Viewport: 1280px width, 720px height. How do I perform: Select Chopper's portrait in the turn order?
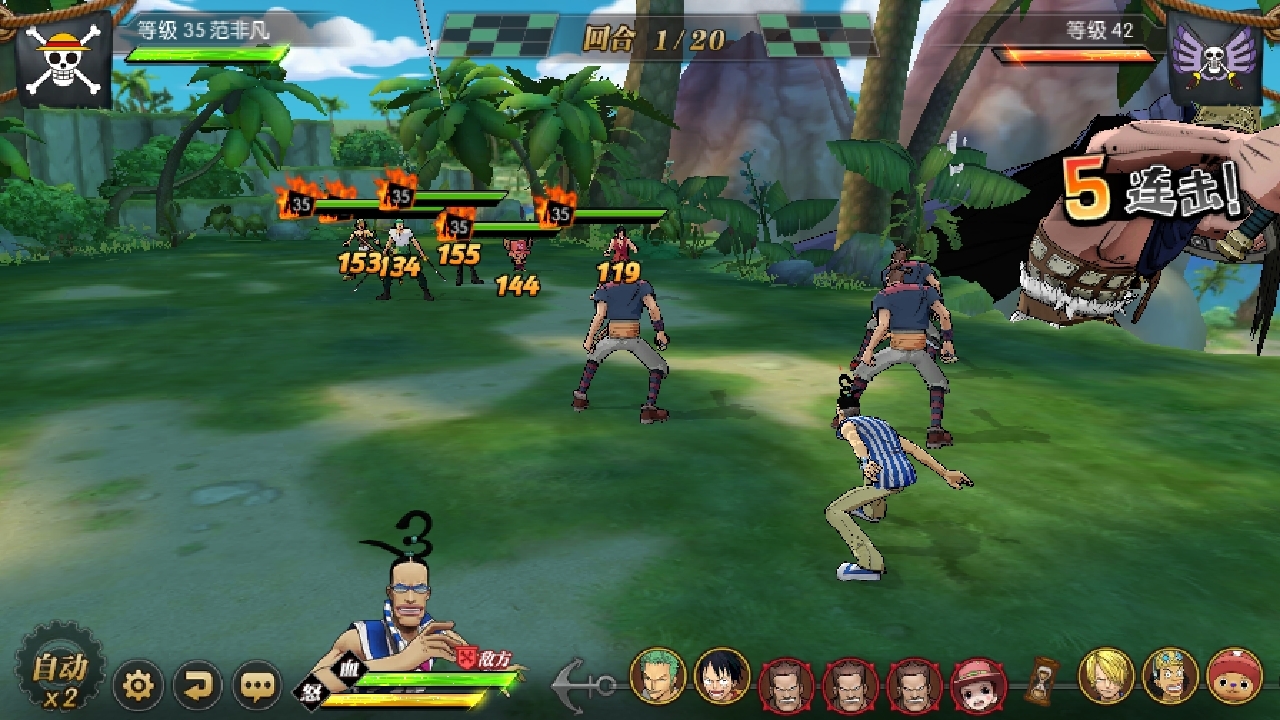click(x=1234, y=677)
